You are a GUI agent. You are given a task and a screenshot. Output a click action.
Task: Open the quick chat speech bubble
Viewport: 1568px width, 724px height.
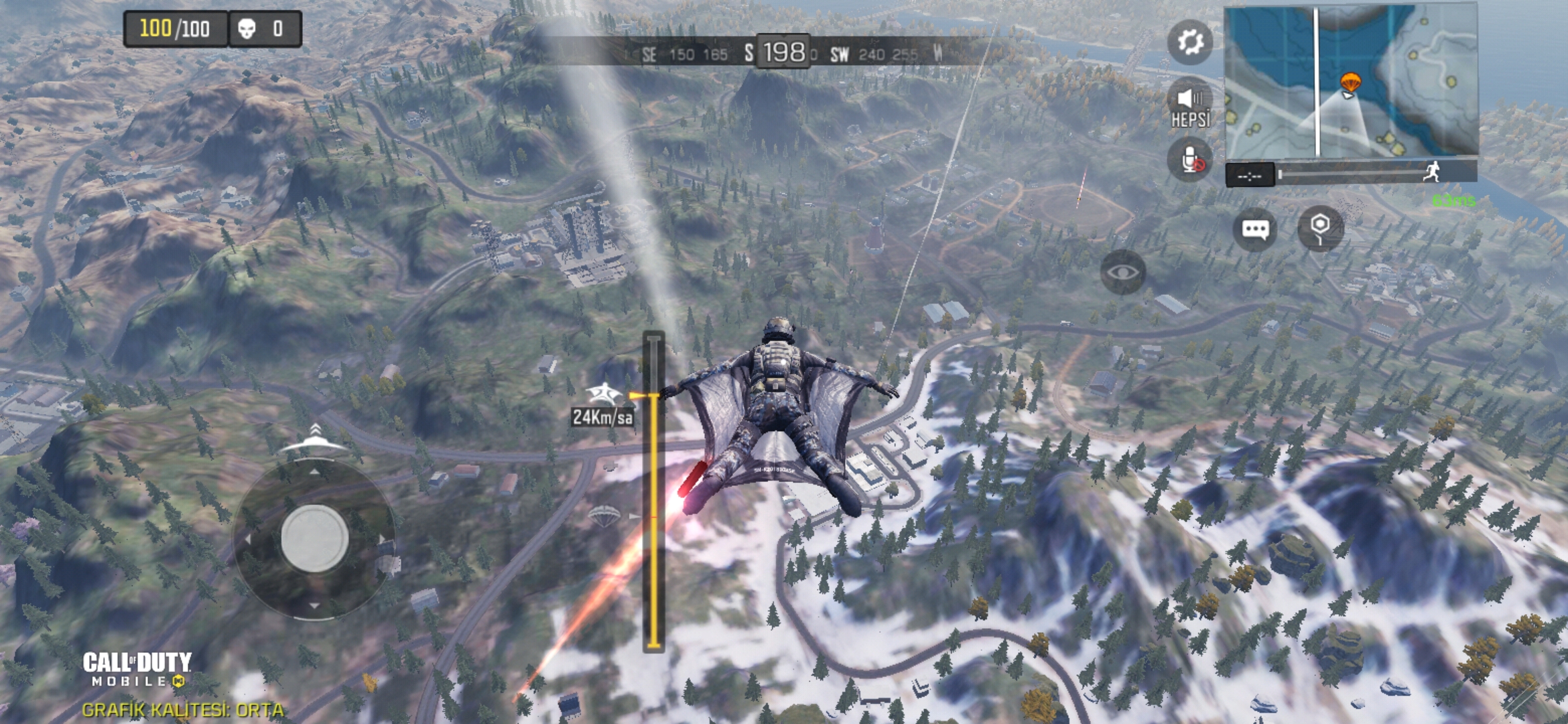pyautogui.click(x=1255, y=229)
